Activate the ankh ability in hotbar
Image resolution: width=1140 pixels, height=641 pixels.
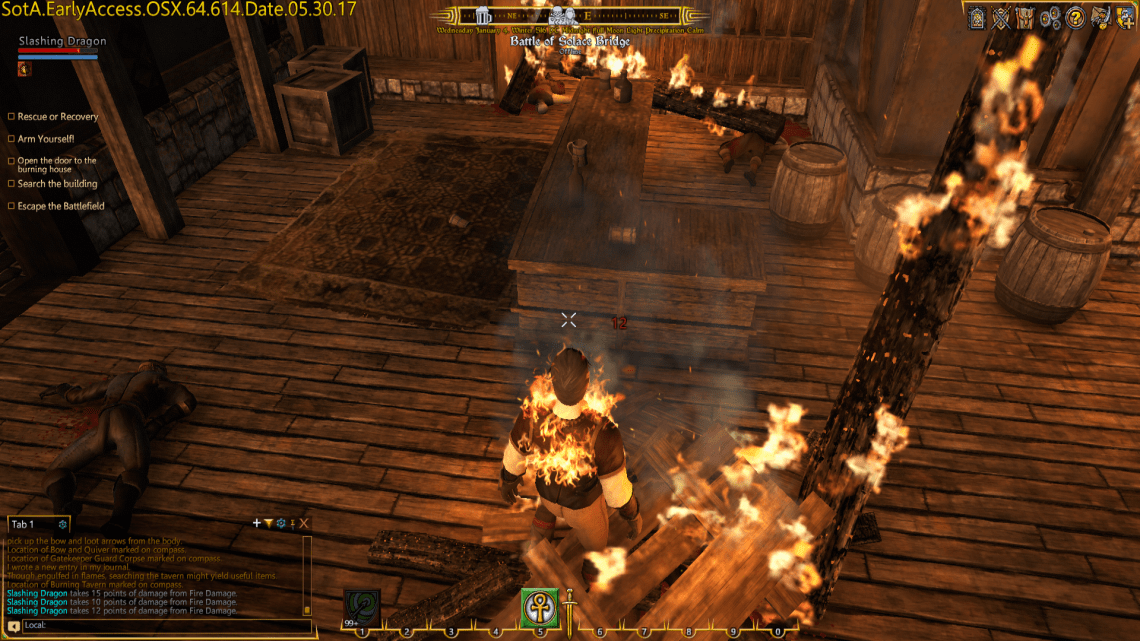click(x=539, y=607)
